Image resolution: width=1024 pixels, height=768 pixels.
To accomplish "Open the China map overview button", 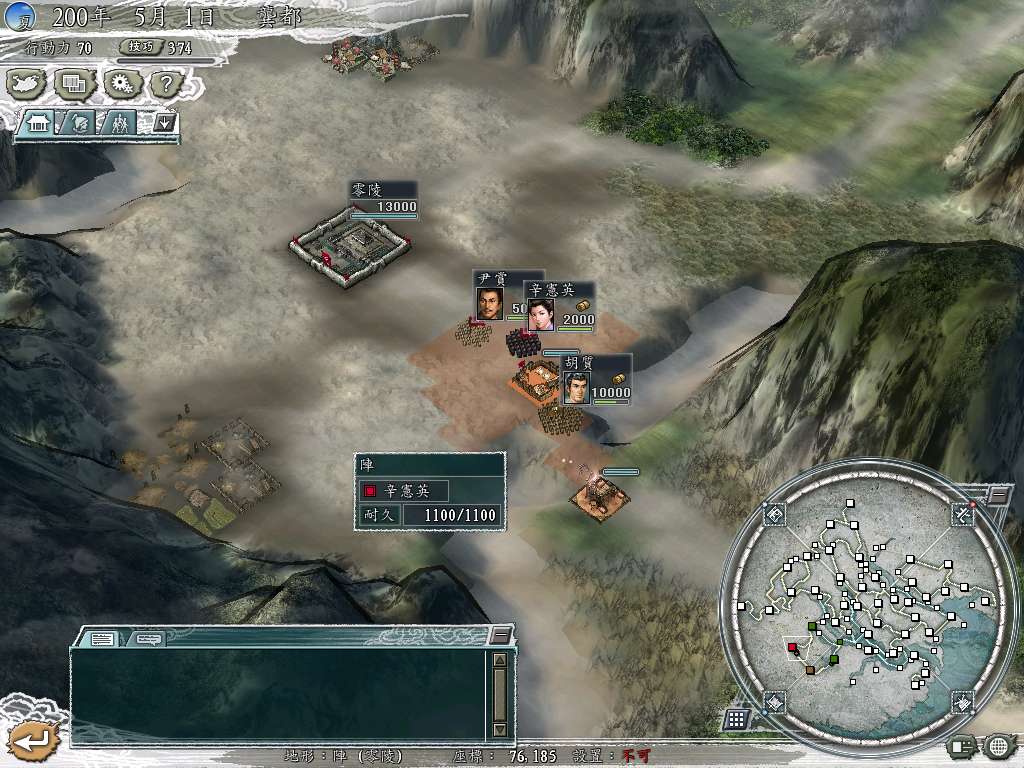I will pos(27,84).
